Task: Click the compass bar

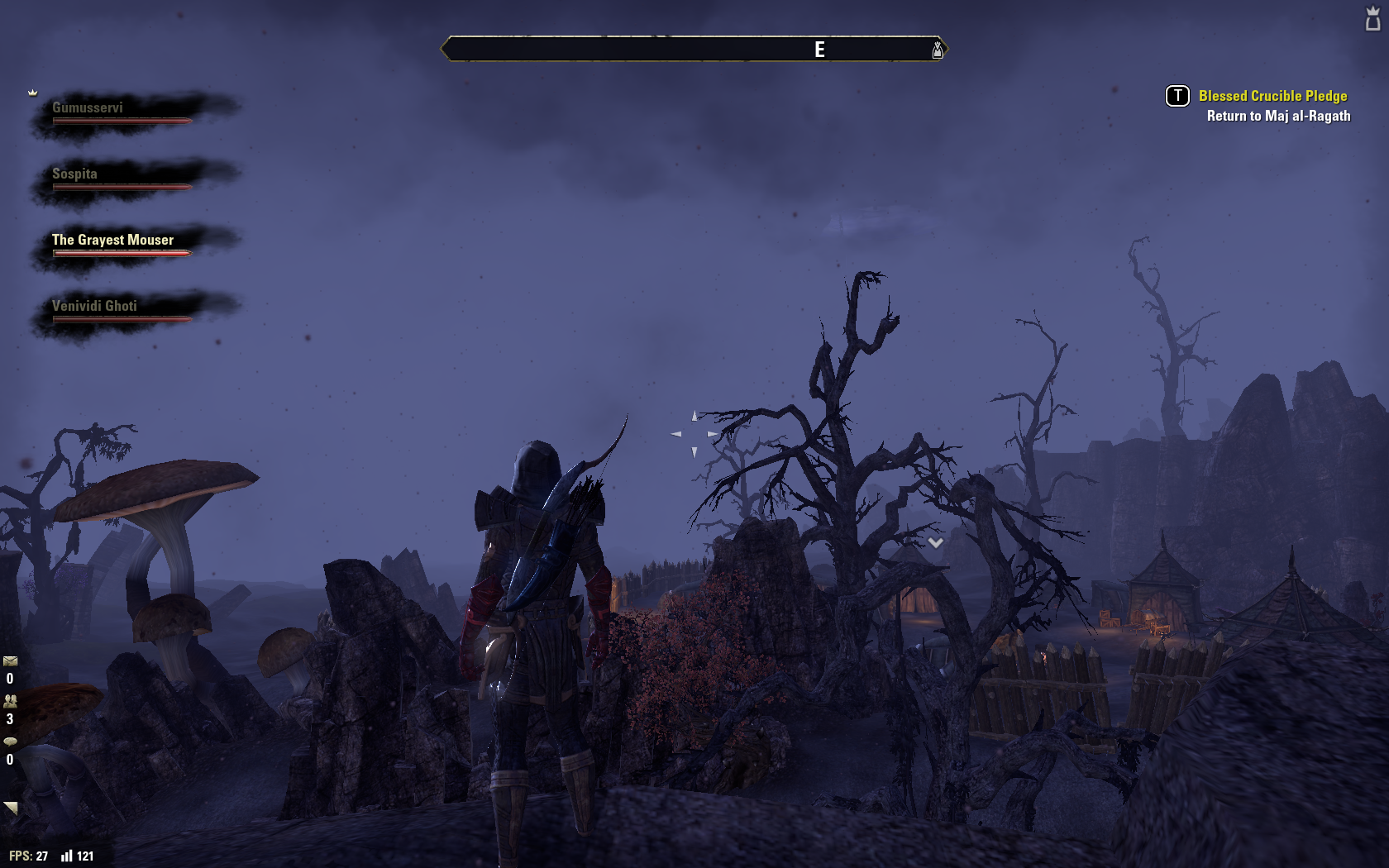Action: [693, 50]
